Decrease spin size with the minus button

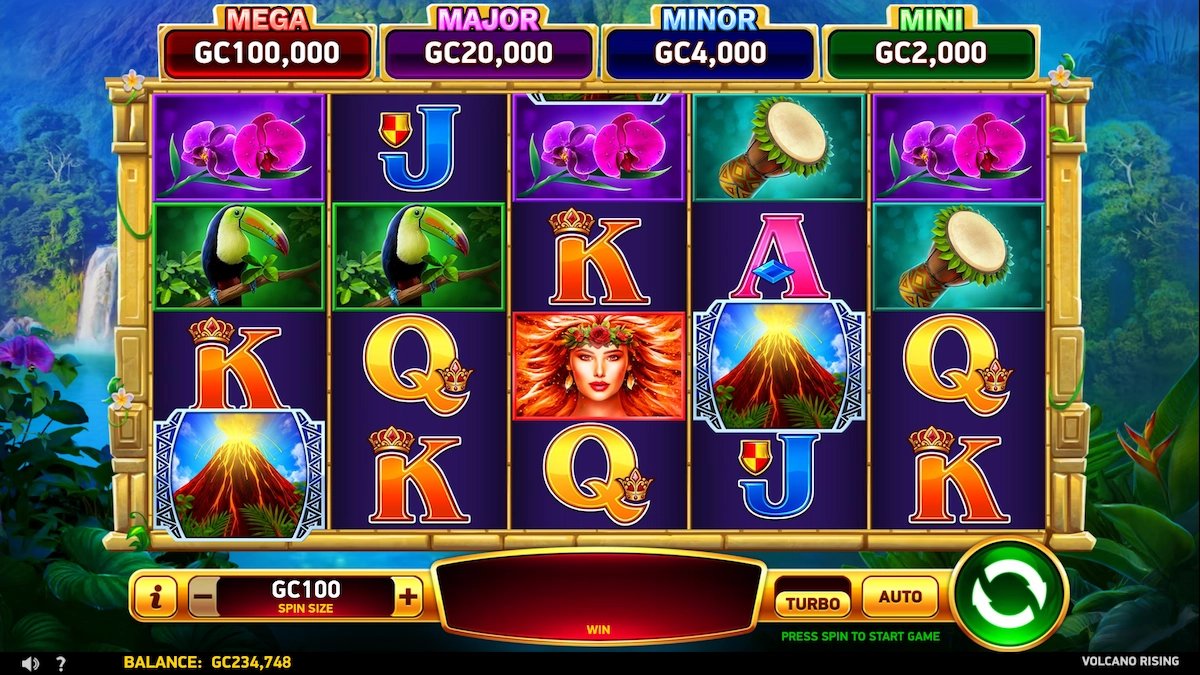[x=202, y=598]
